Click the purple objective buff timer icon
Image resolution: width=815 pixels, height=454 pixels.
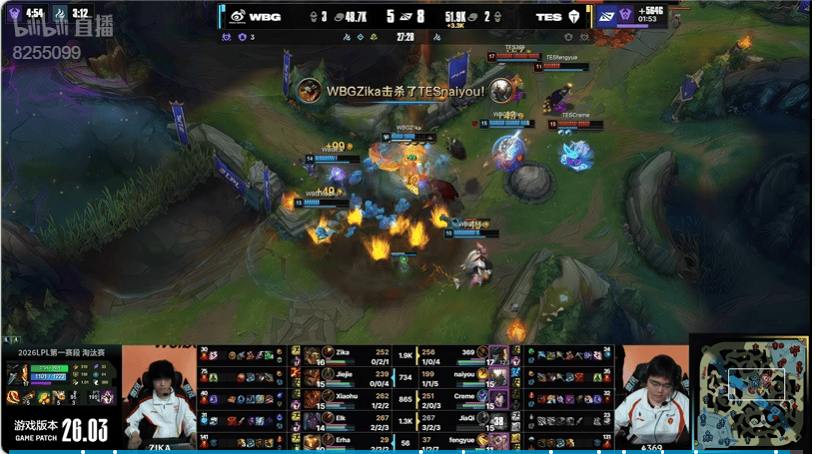point(607,16)
